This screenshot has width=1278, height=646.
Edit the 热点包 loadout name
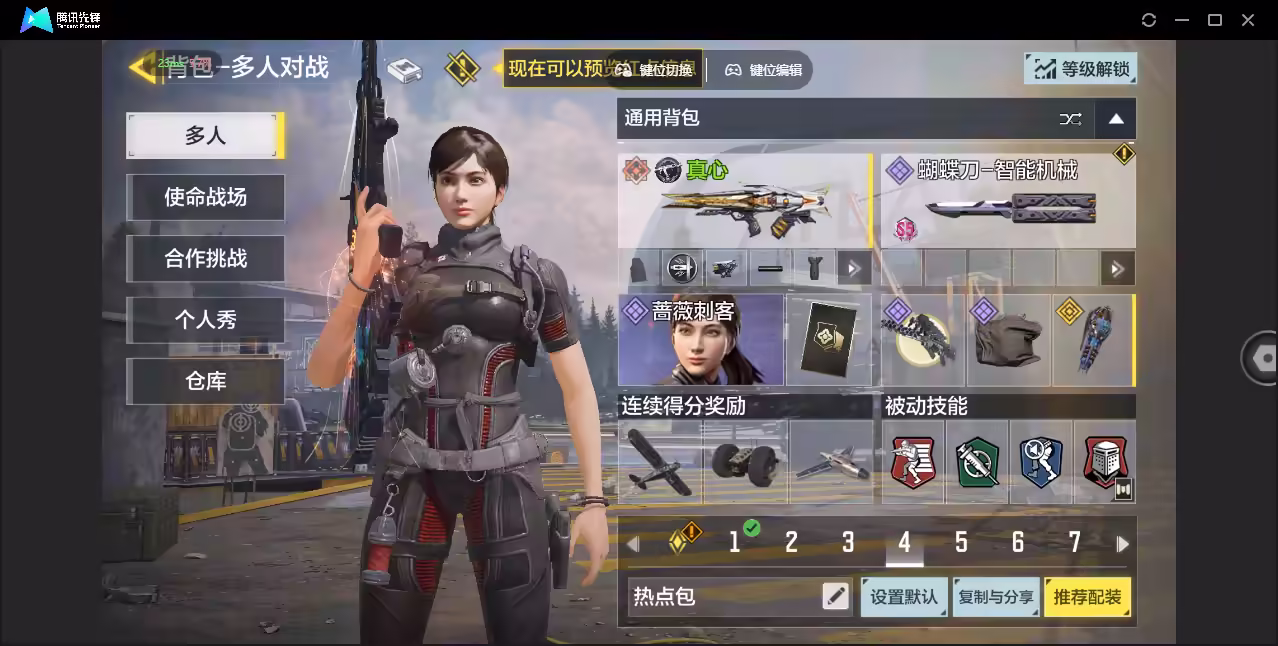pos(835,597)
